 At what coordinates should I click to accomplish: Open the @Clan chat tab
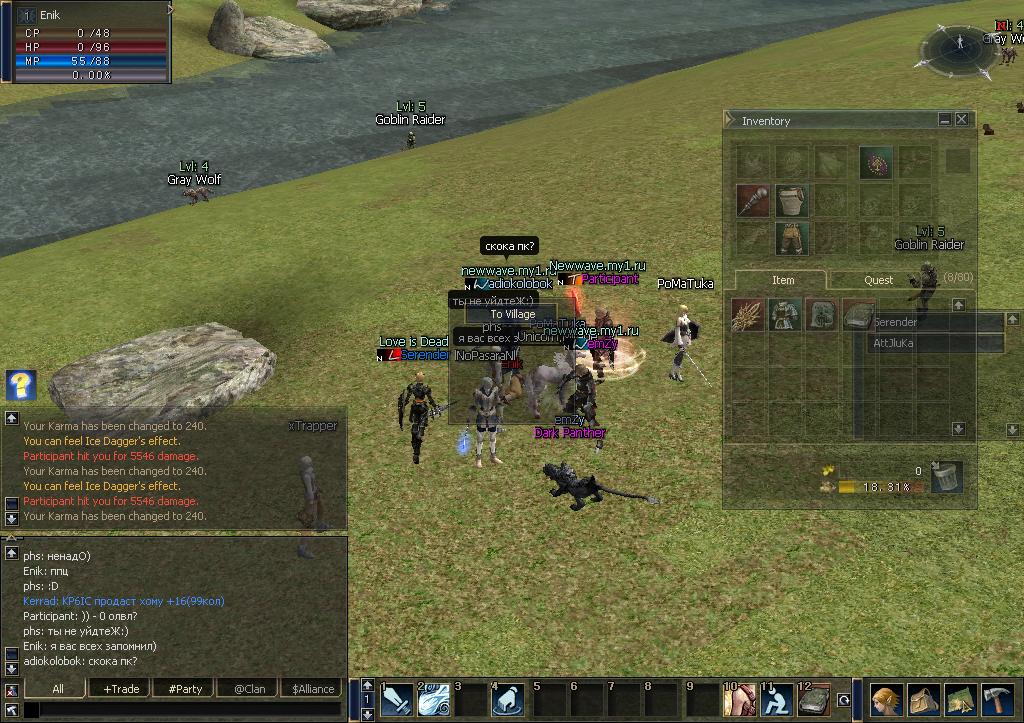click(249, 689)
